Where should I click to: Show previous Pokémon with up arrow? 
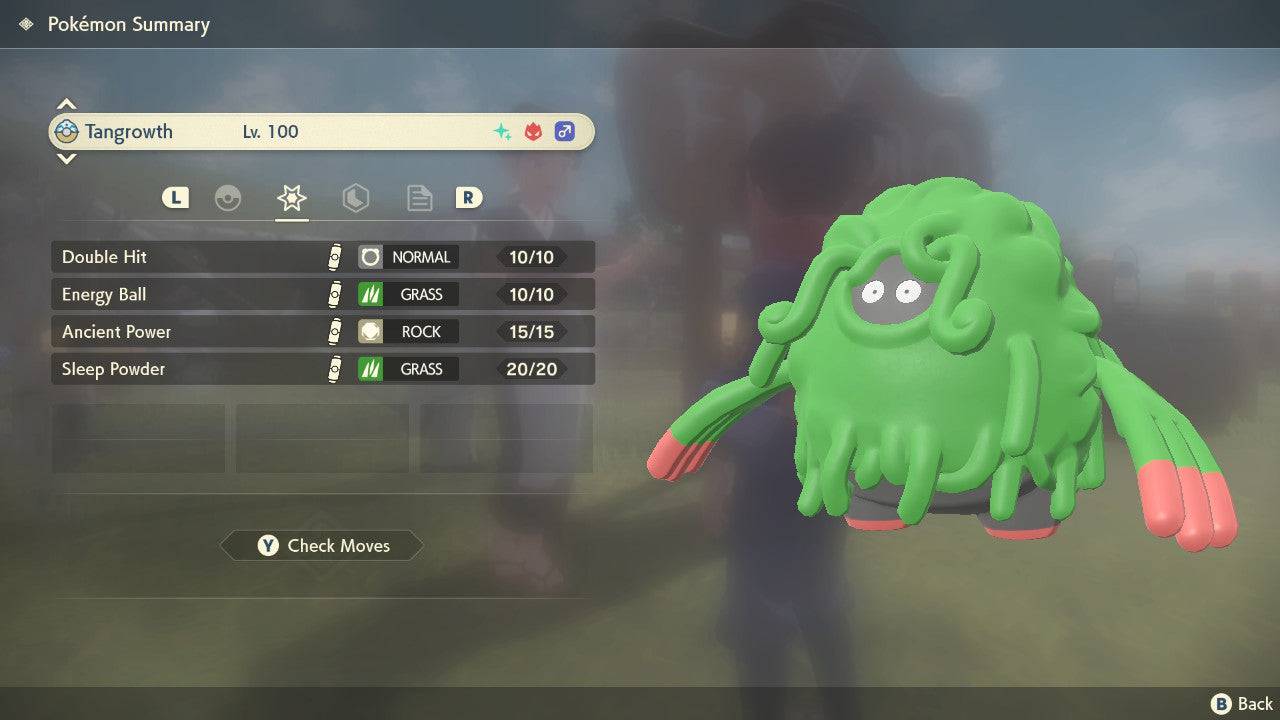pos(66,104)
